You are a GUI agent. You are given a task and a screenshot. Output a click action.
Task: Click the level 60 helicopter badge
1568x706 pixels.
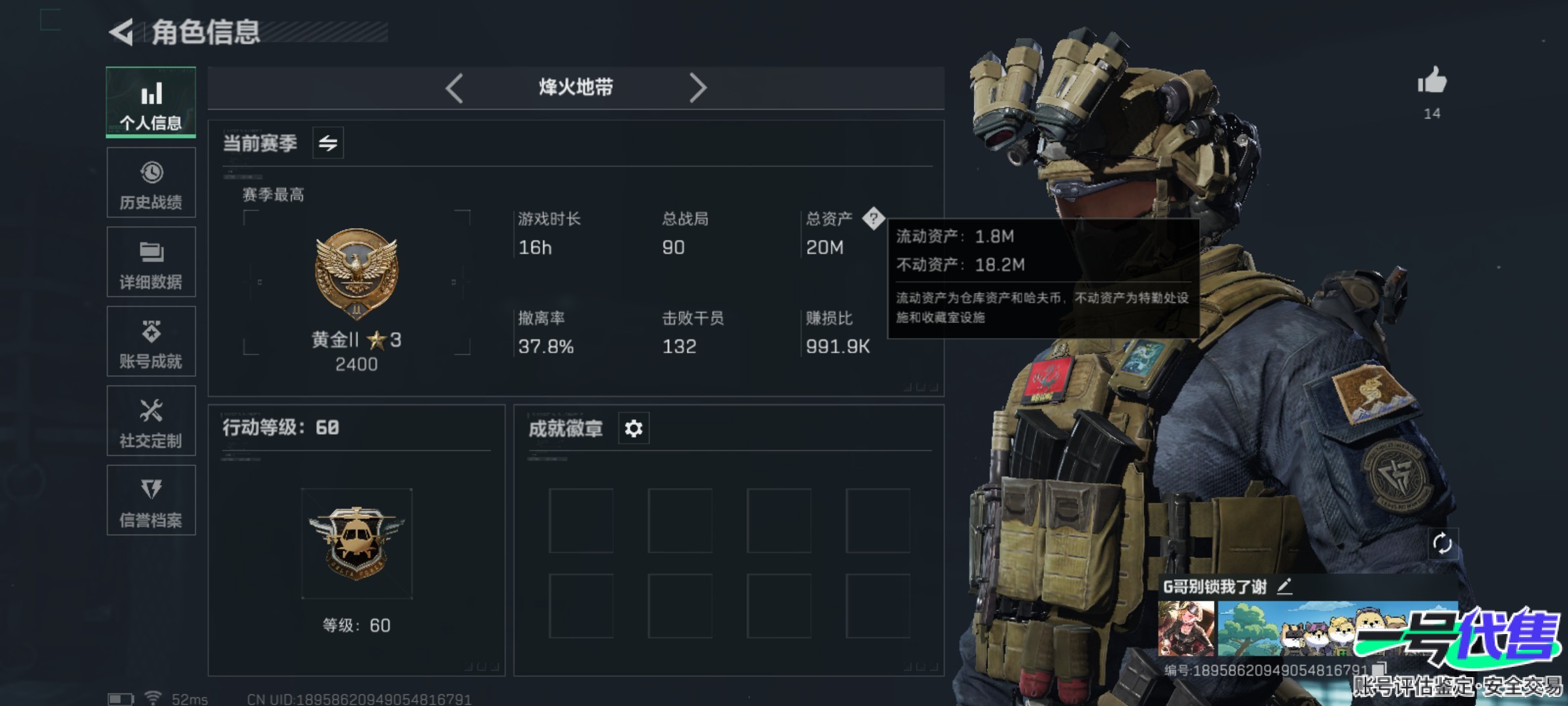357,543
